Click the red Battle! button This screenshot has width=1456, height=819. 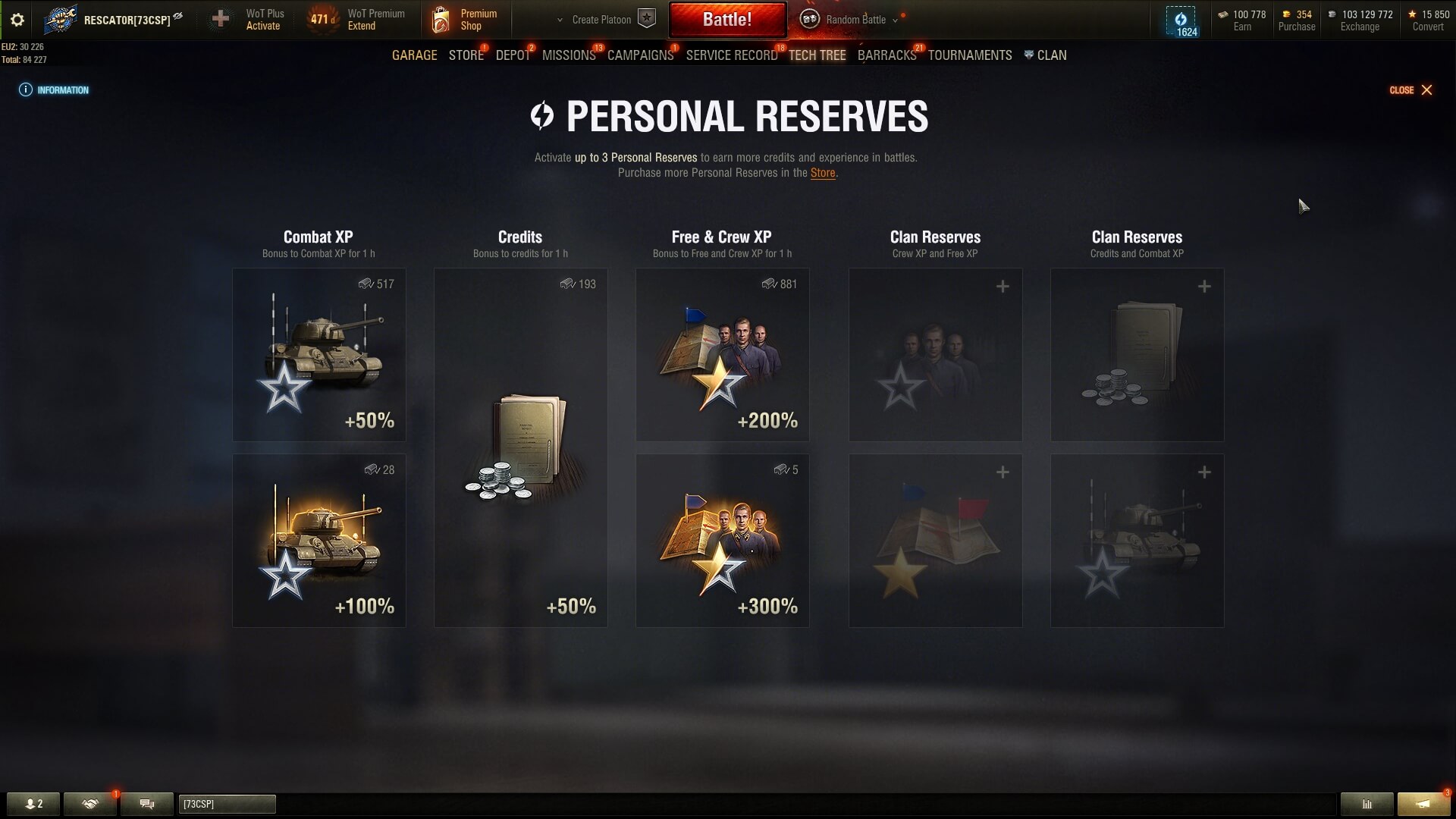pos(726,20)
